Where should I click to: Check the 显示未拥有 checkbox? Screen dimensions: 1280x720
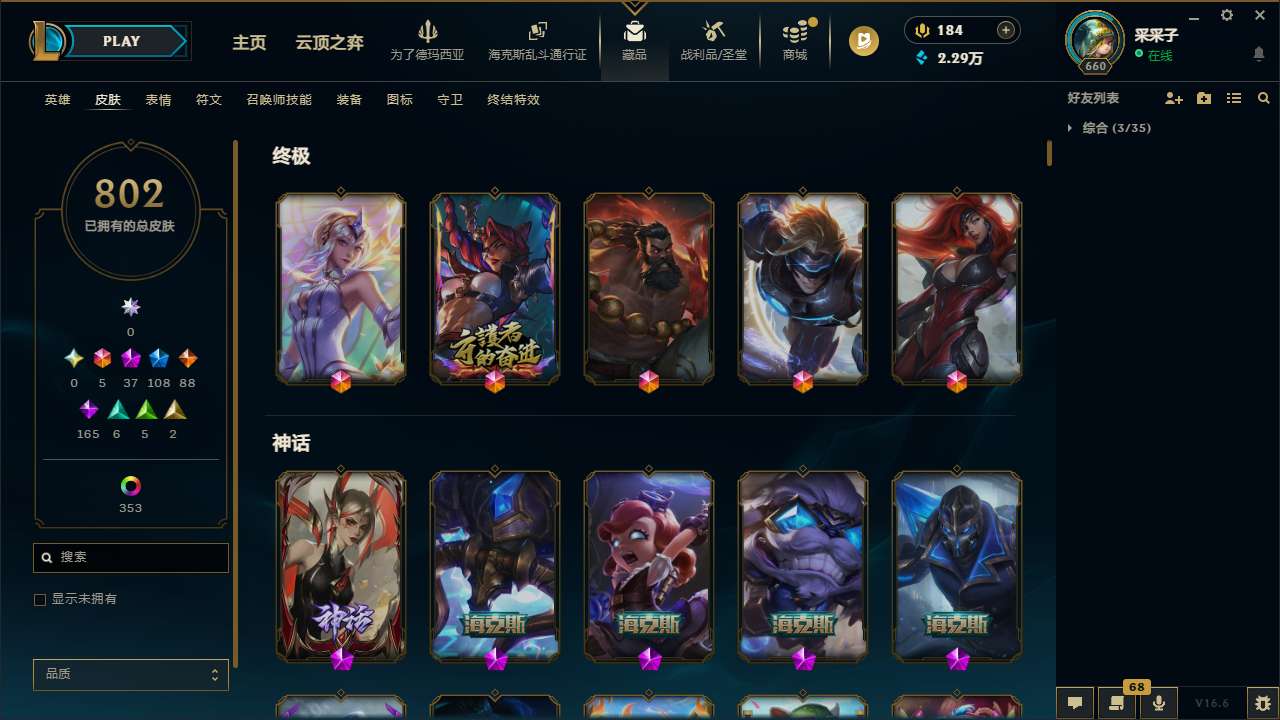[x=40, y=599]
